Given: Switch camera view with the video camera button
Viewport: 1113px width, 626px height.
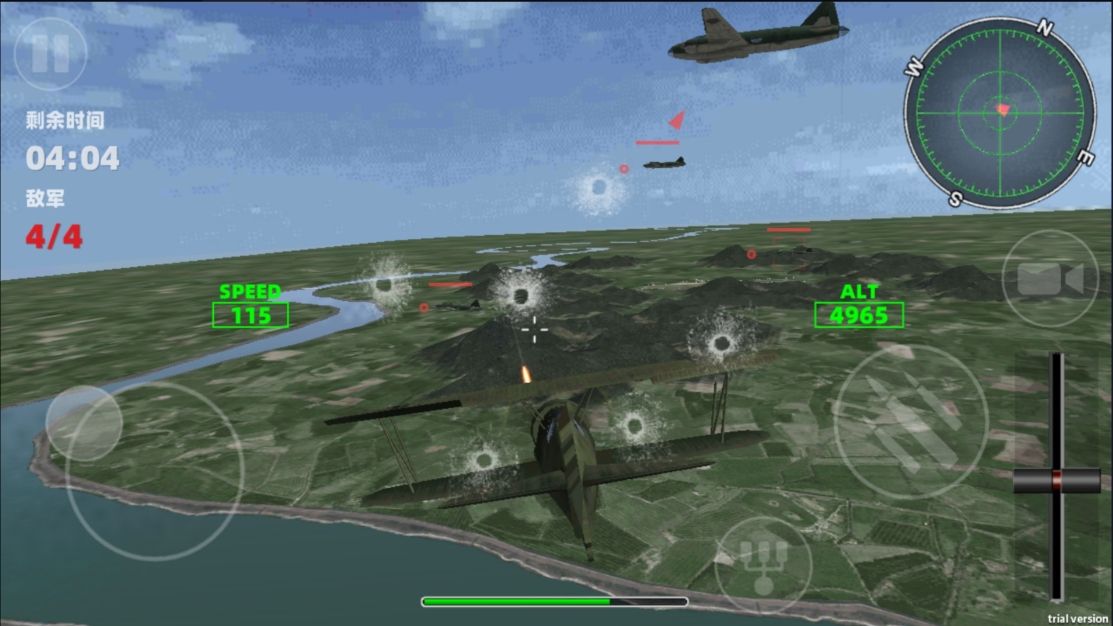Looking at the screenshot, I should (1050, 279).
